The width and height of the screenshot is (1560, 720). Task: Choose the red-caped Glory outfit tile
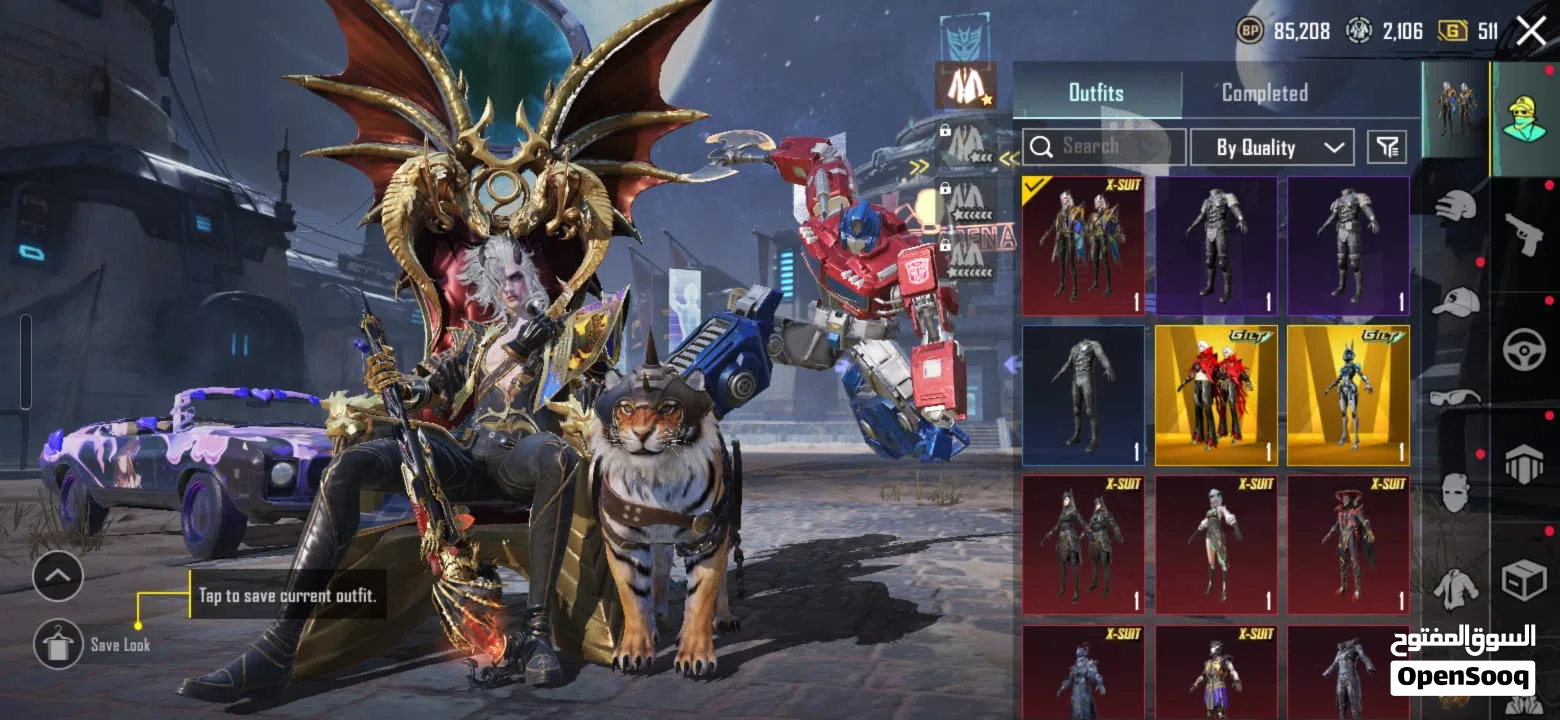coord(1216,395)
